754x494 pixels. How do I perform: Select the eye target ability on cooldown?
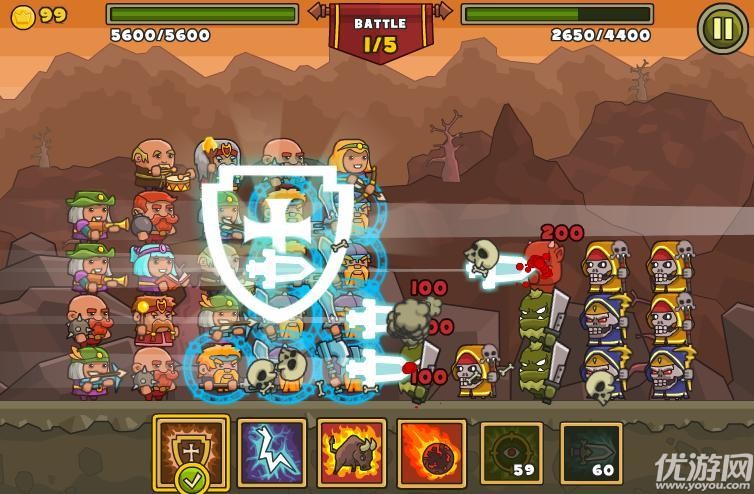point(511,452)
